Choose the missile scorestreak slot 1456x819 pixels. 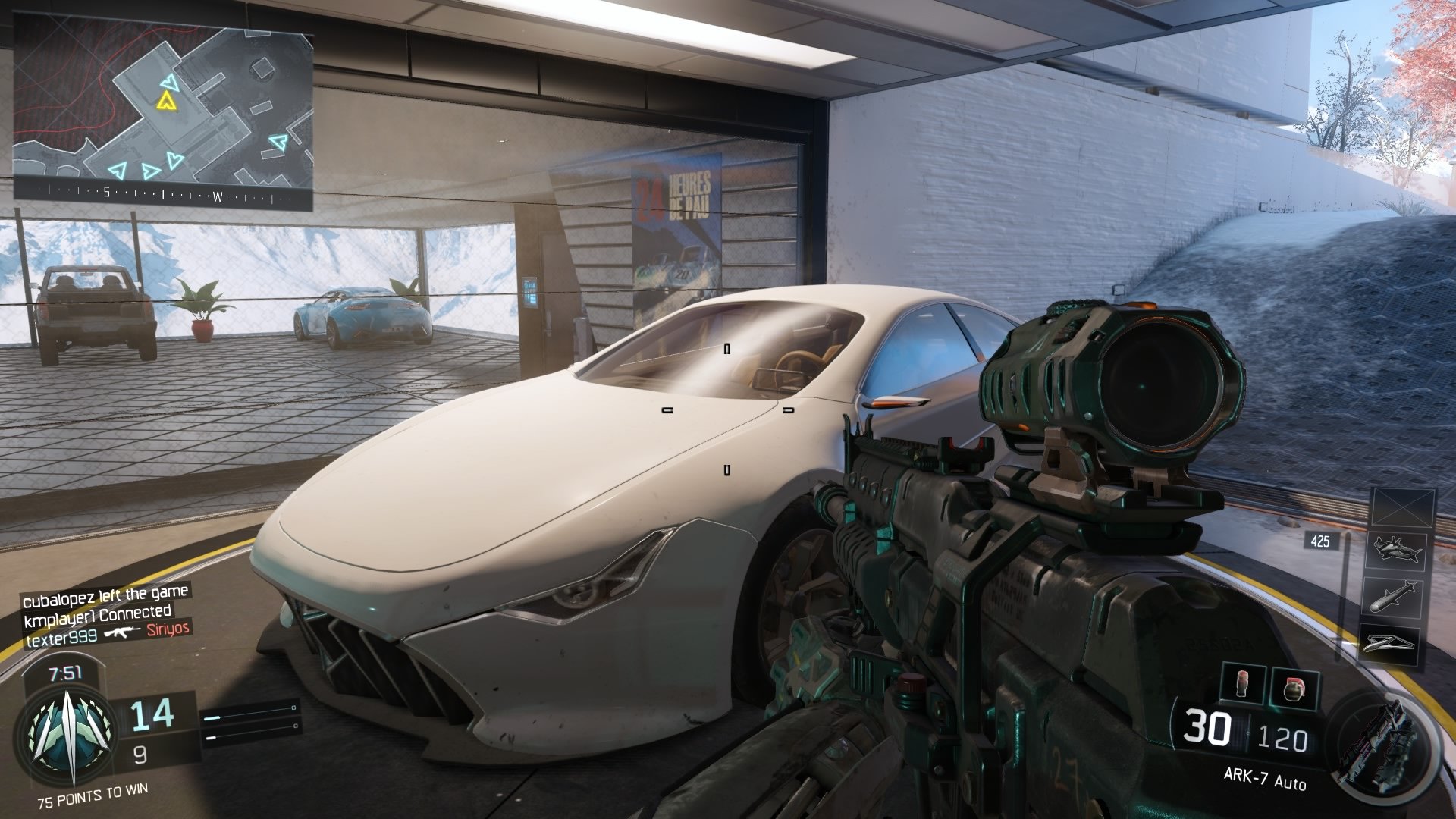click(x=1396, y=597)
